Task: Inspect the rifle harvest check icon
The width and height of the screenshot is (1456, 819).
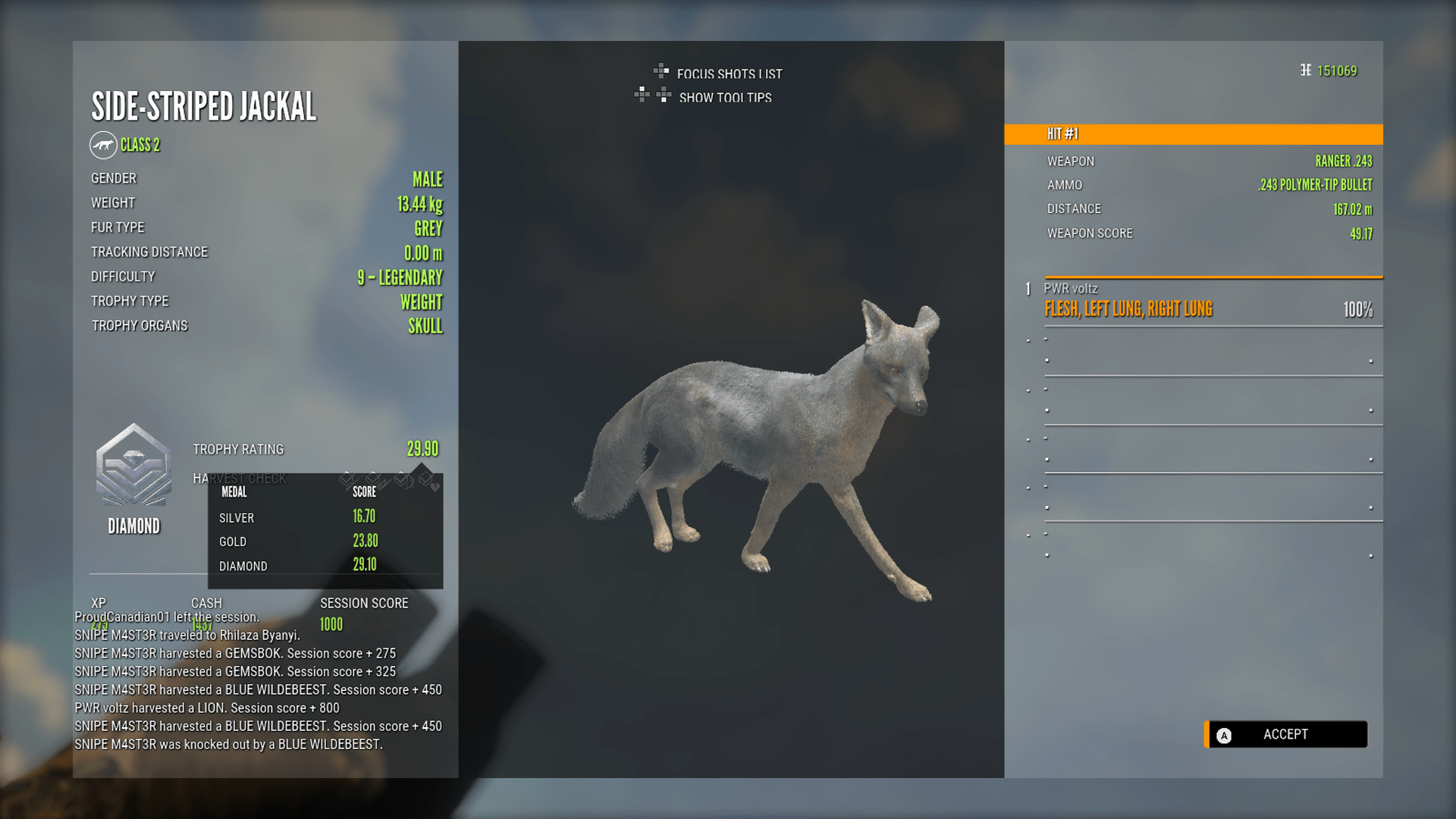Action: (347, 479)
